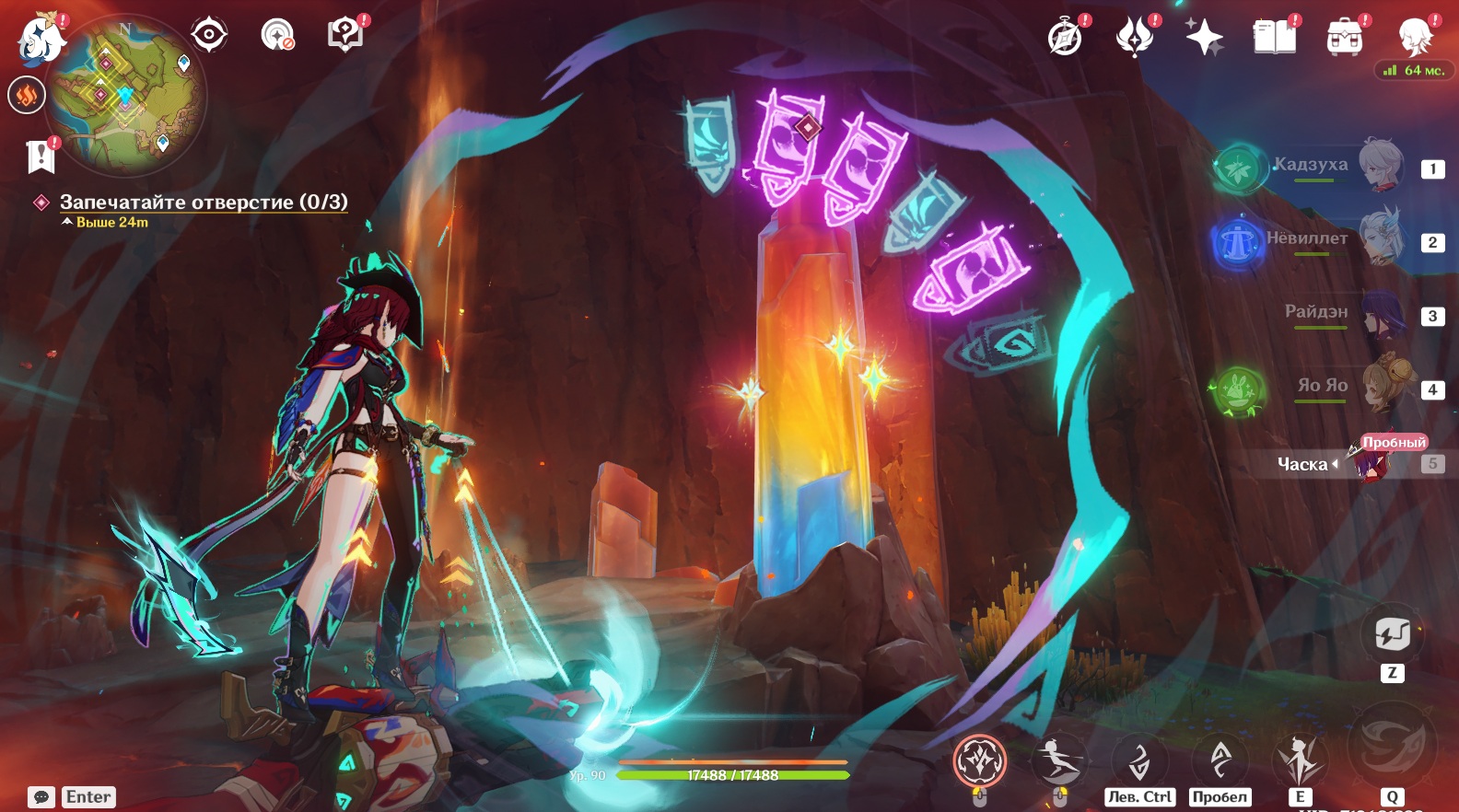Activate the elemental burst icon
This screenshot has width=1459, height=812.
tap(1392, 747)
